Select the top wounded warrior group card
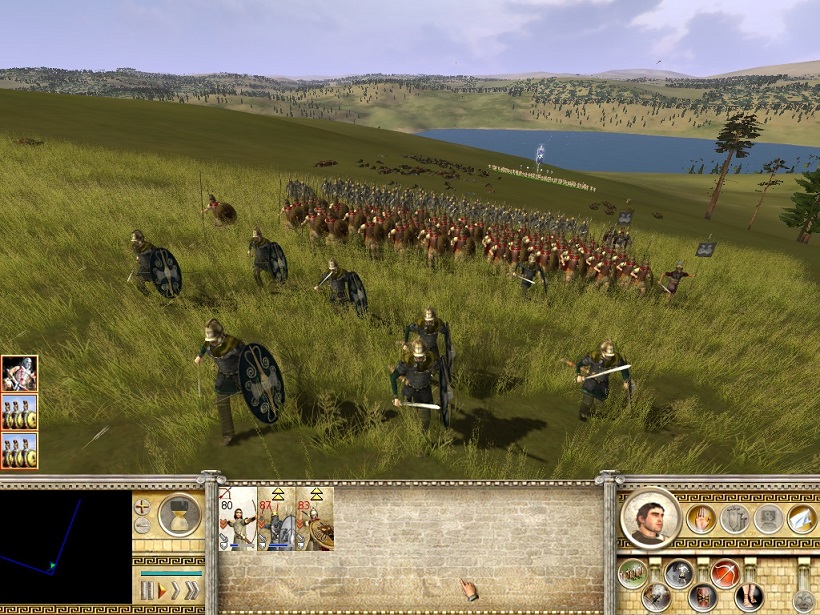The image size is (820, 615). [19, 373]
